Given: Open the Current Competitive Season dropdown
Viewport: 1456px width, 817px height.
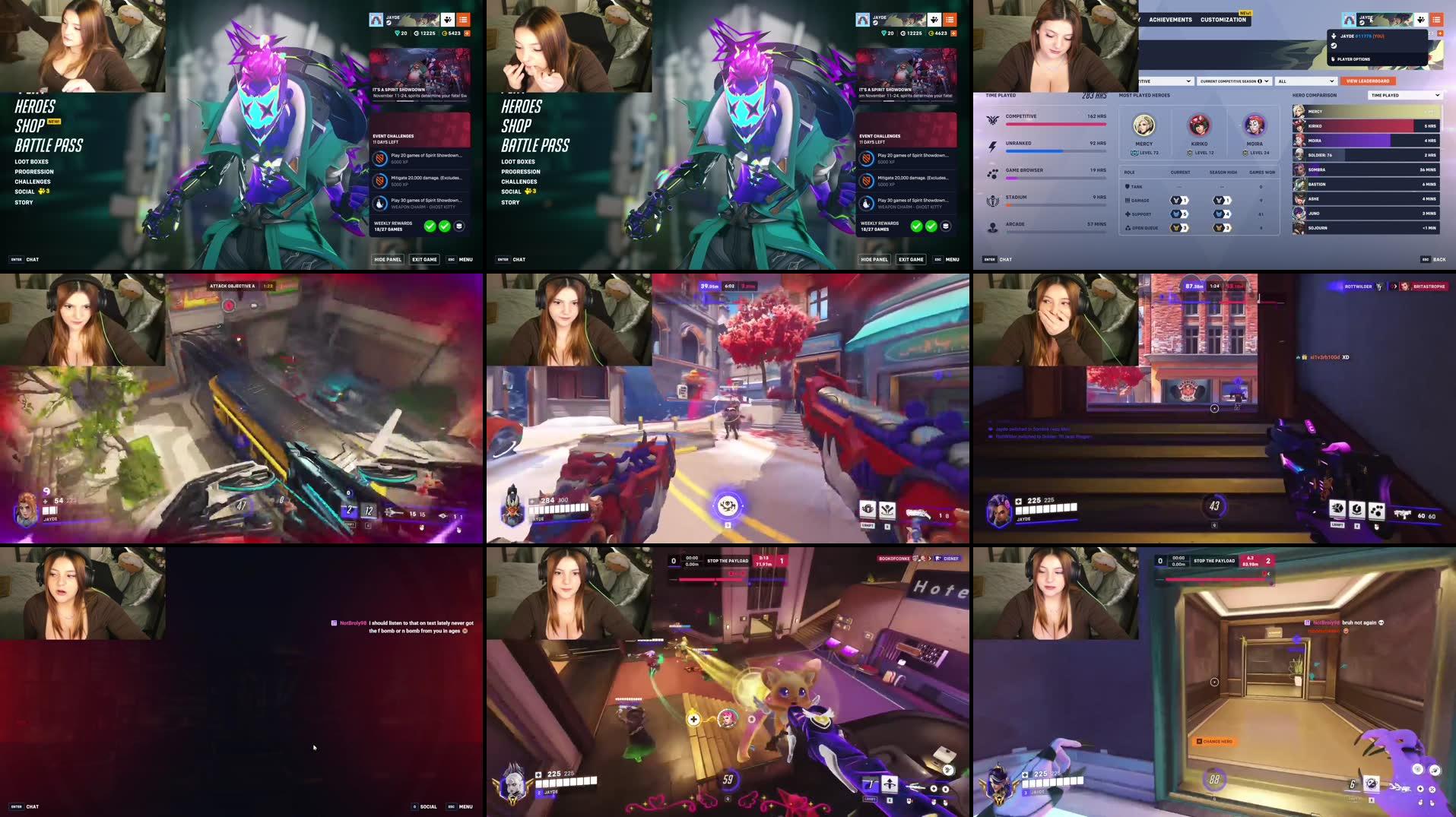Looking at the screenshot, I should tap(1233, 81).
